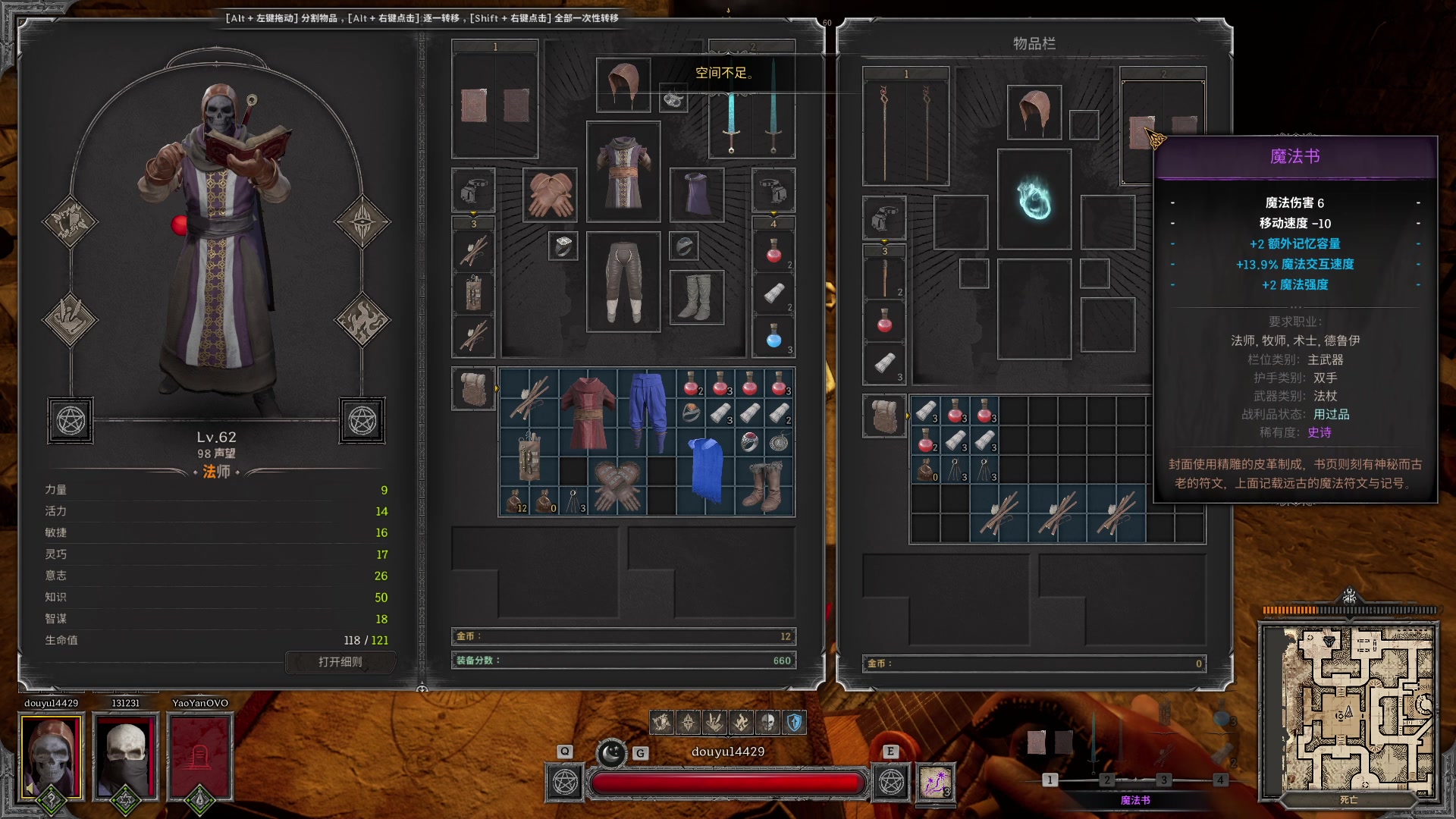
Task: Select the equipped grey boots slot
Action: point(696,297)
